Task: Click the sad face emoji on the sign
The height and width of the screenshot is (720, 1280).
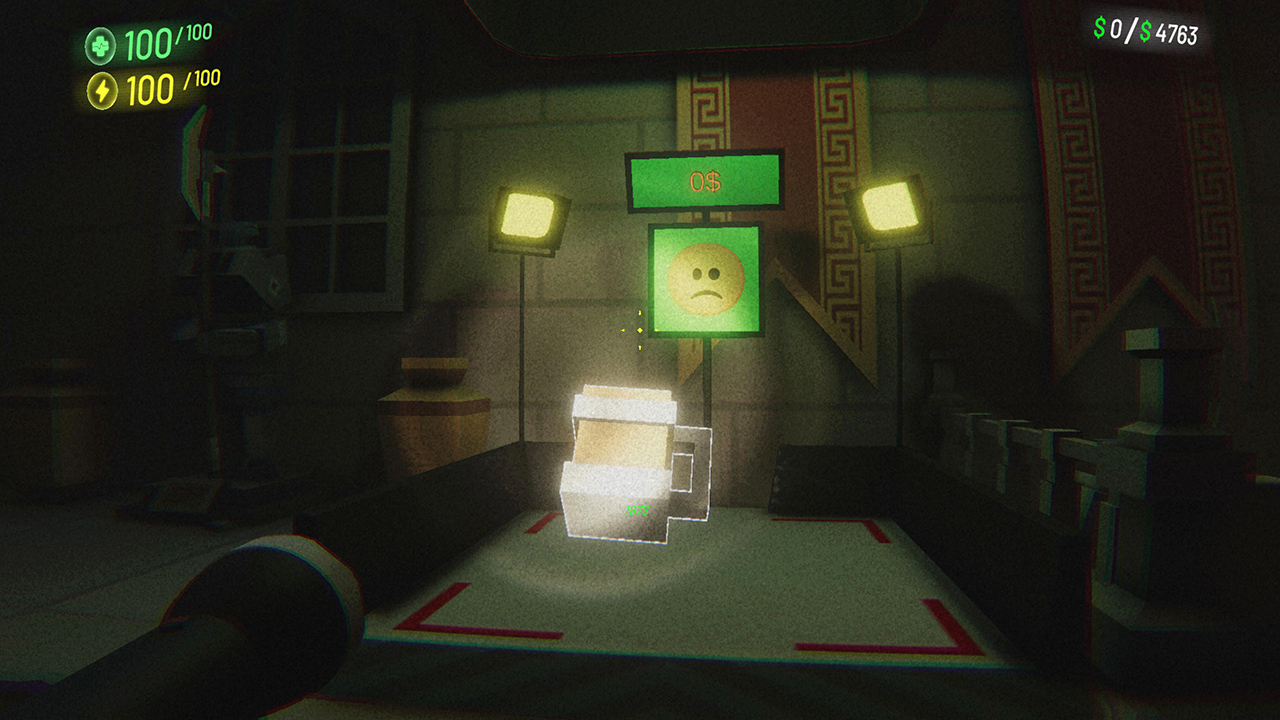Action: tap(705, 278)
